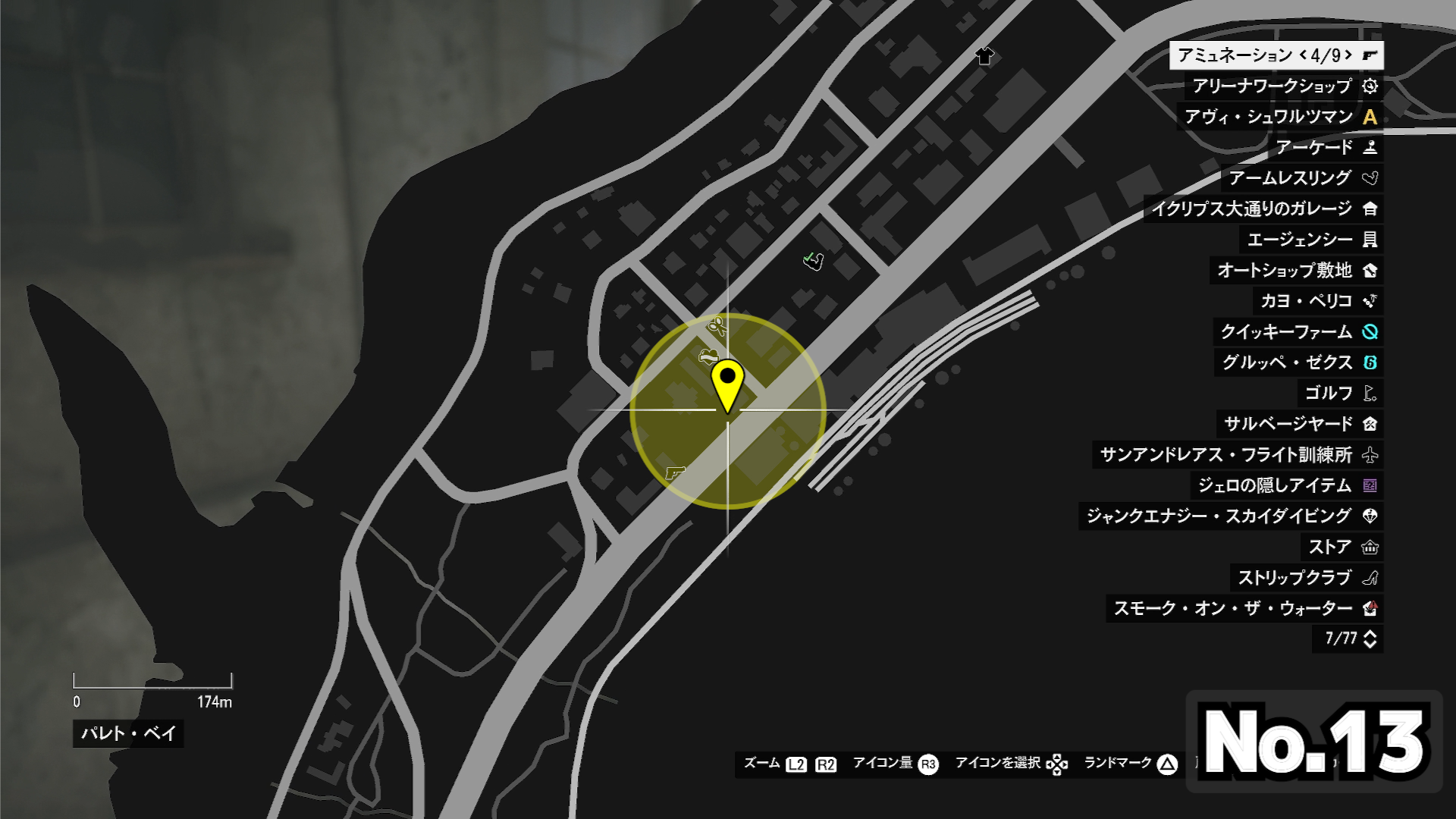Pick カヨ・ペリコ from the legend
1456x819 pixels.
point(1318,301)
